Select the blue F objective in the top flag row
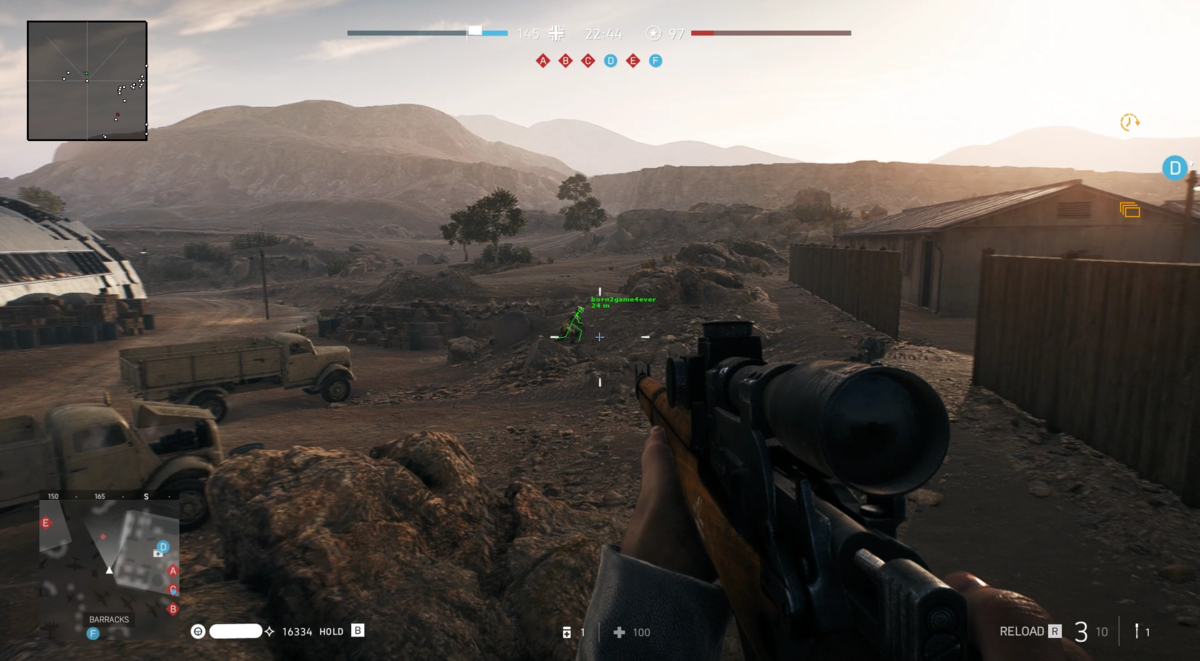The height and width of the screenshot is (661, 1200). tap(655, 61)
